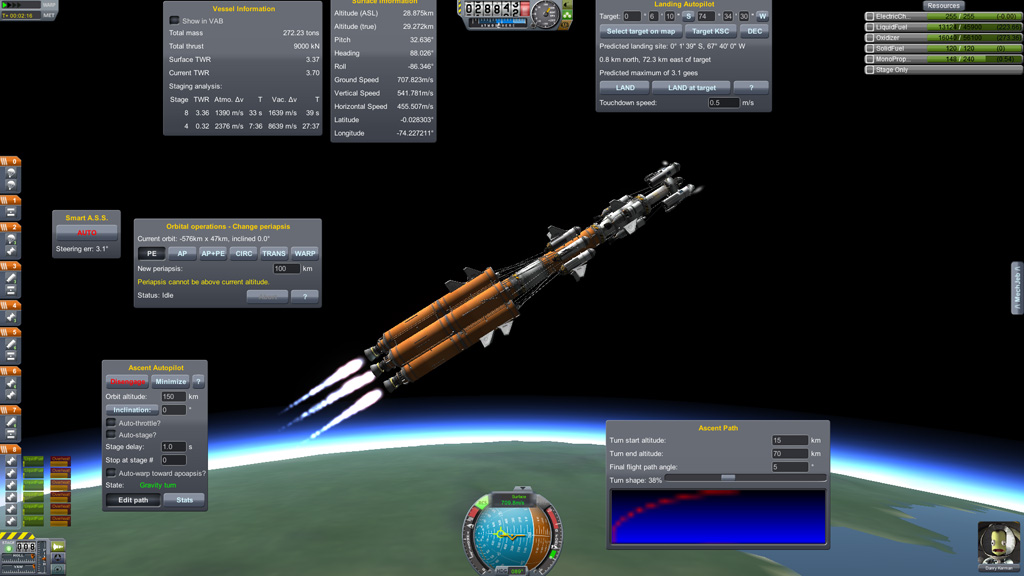Click the AUTO button in Smart A.S.S.

coord(87,232)
